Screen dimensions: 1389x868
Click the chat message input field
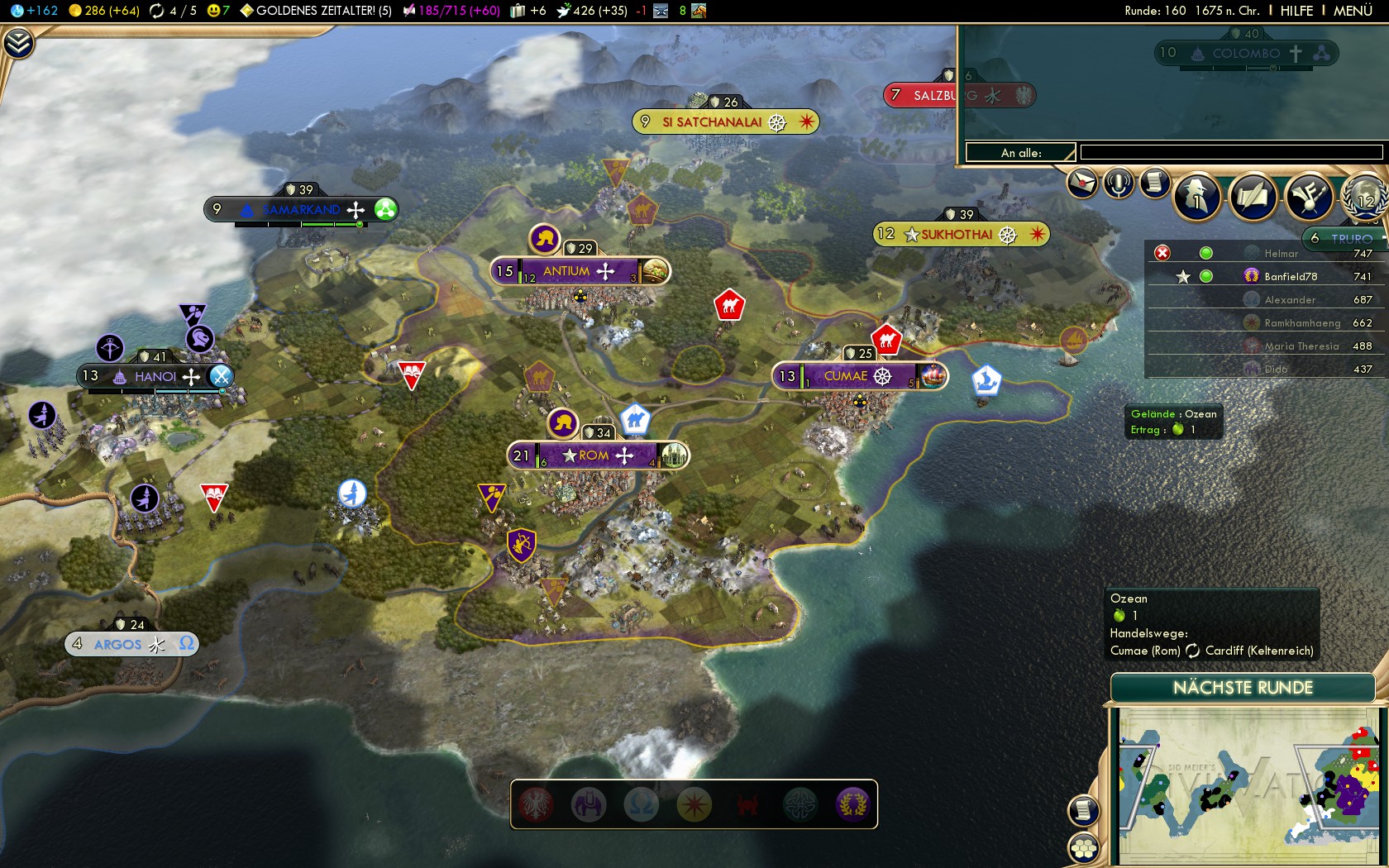tap(1230, 152)
